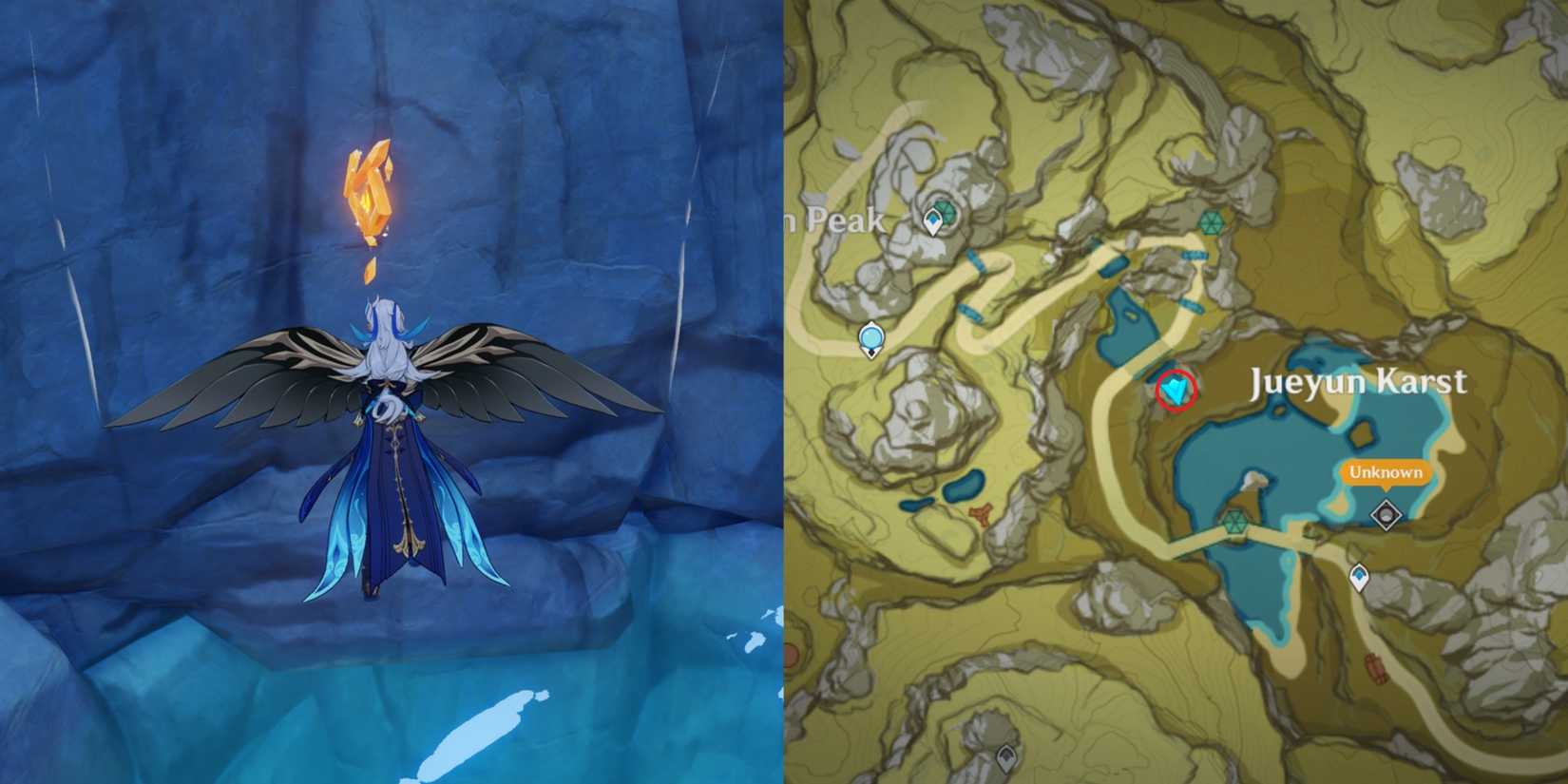Click the green domain icon south of the lake
The image size is (1568, 784).
pos(1238,523)
